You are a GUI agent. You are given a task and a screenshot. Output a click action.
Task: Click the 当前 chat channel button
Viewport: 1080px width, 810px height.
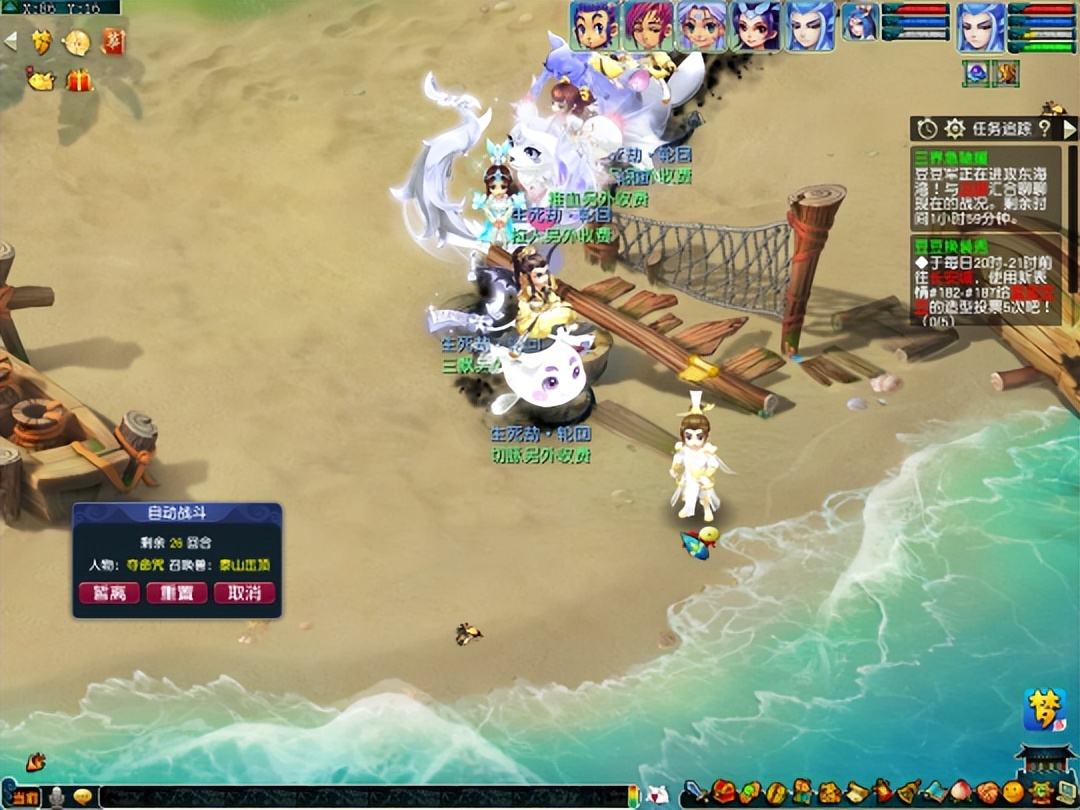pos(26,797)
